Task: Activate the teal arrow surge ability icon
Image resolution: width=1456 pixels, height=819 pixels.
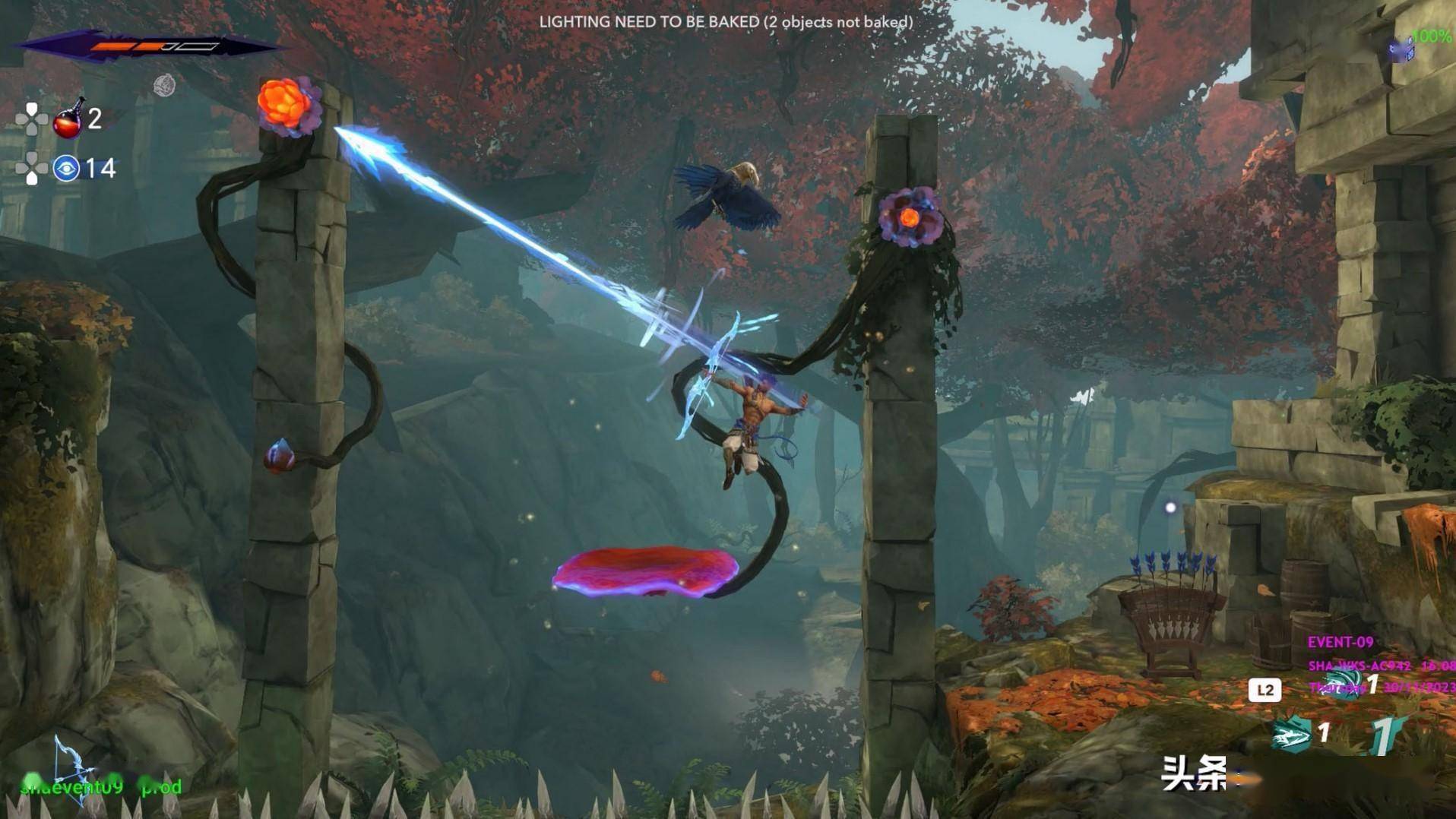Action: (x=1291, y=735)
